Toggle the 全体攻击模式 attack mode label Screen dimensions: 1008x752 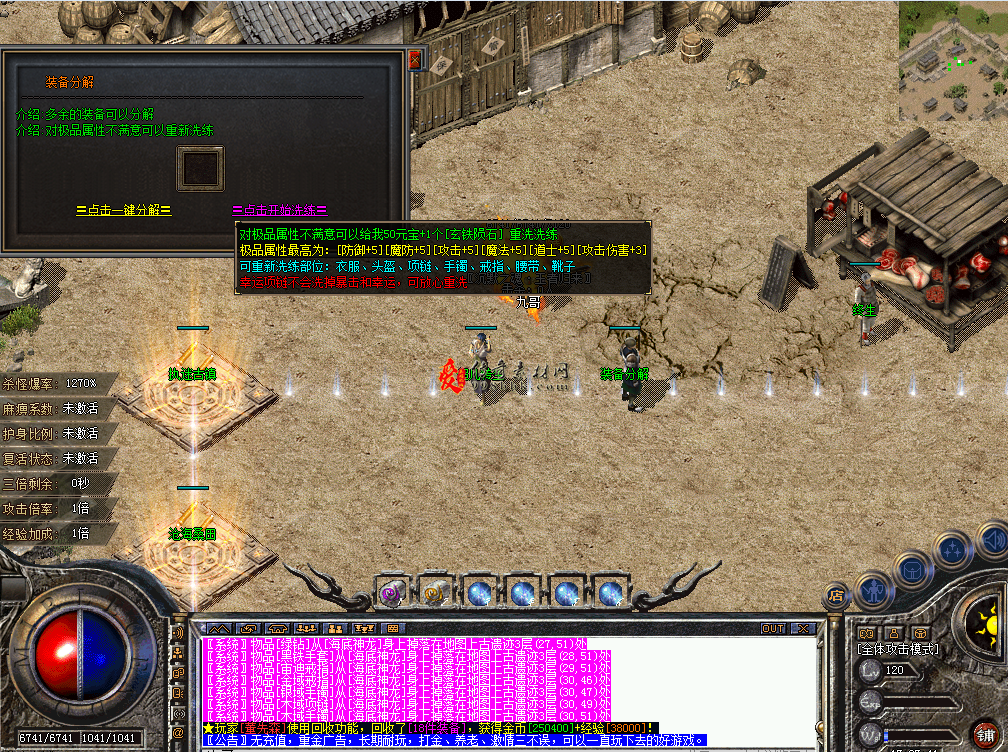point(900,648)
